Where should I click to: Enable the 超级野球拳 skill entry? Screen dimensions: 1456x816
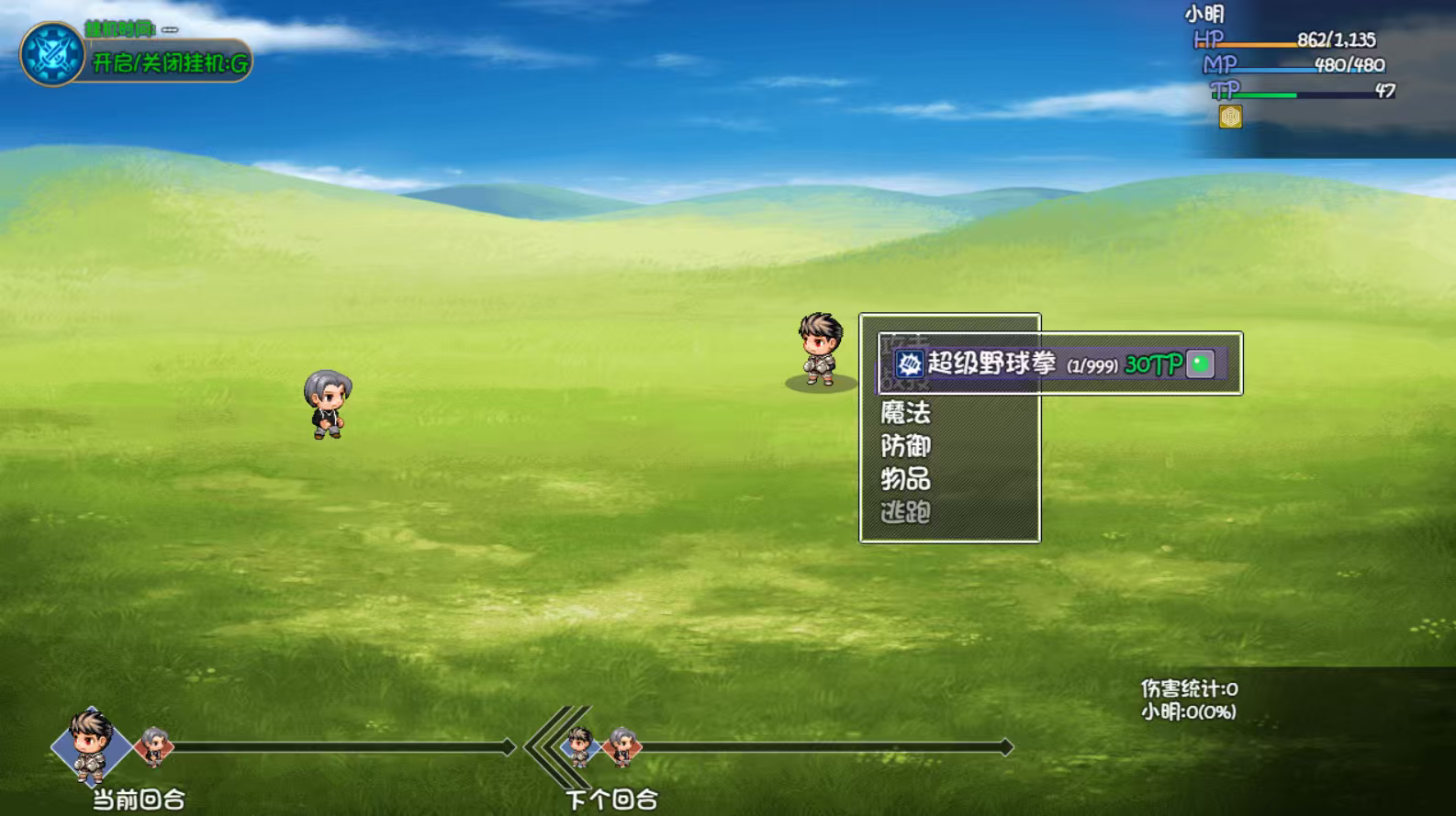(x=1008, y=363)
